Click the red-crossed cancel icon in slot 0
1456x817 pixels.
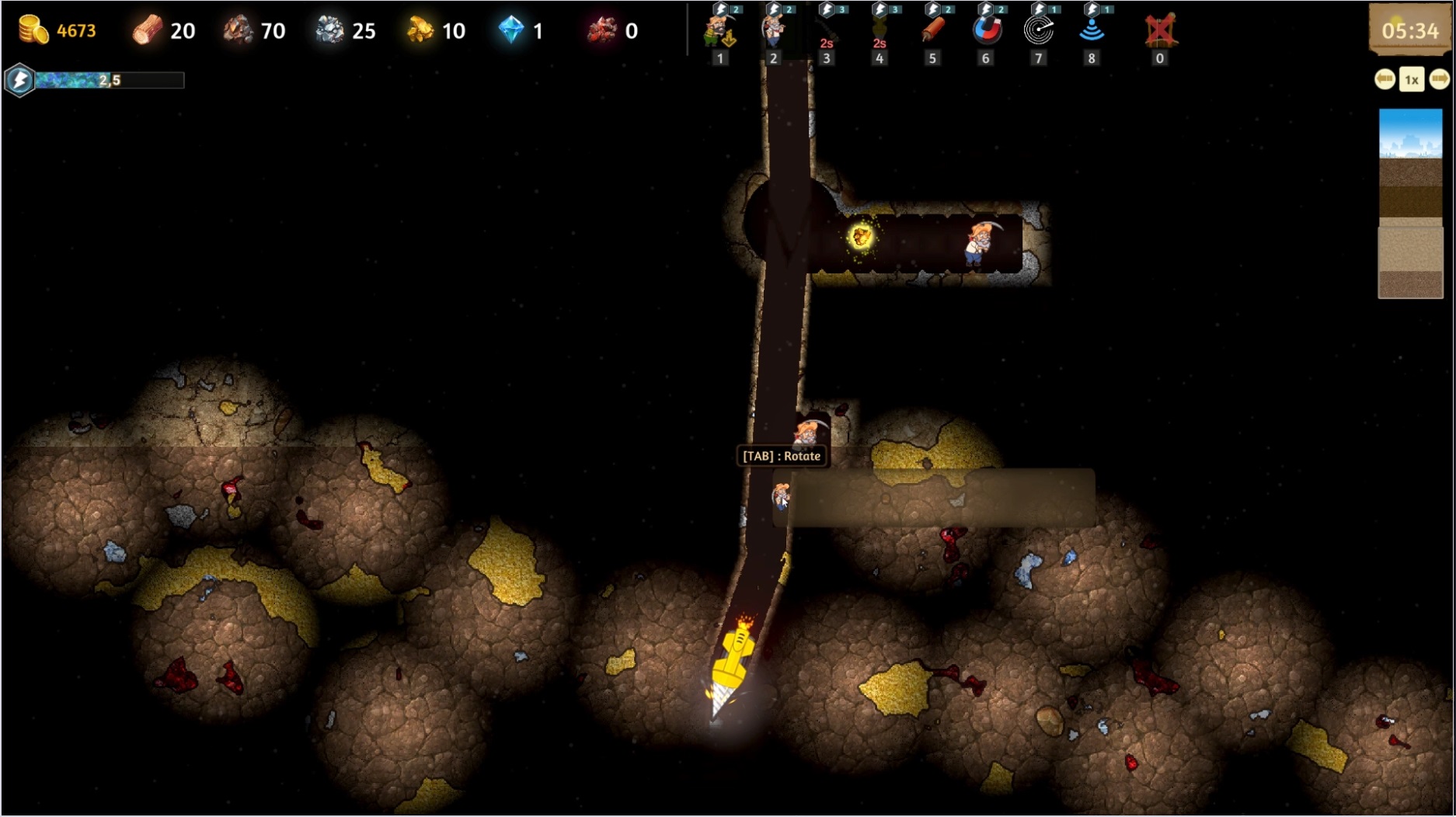[x=1160, y=31]
